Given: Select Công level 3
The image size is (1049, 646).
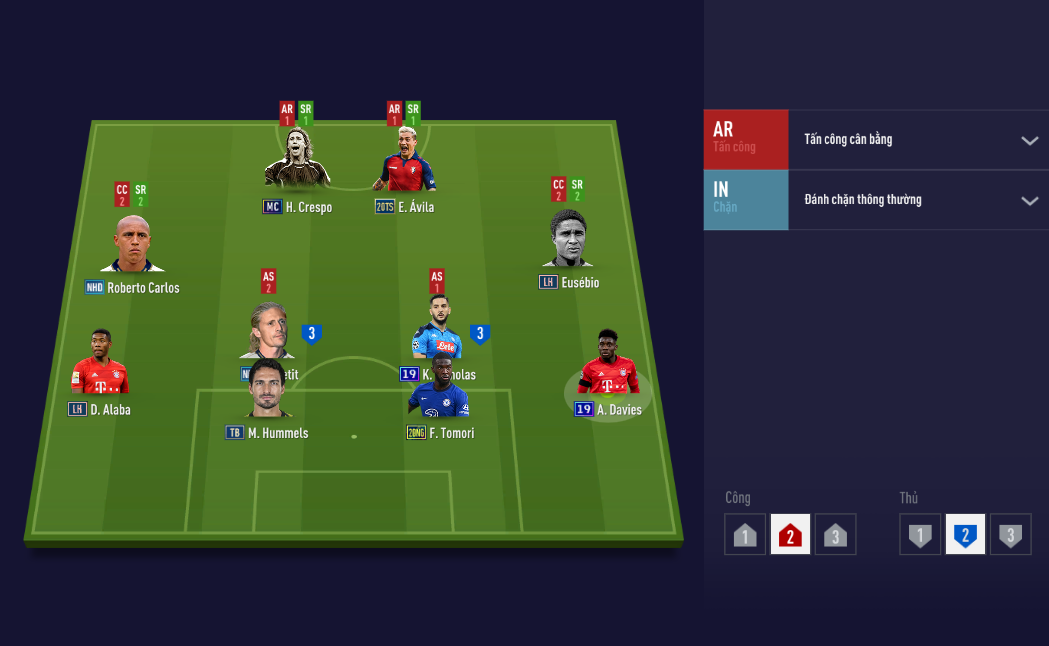Looking at the screenshot, I should point(835,535).
